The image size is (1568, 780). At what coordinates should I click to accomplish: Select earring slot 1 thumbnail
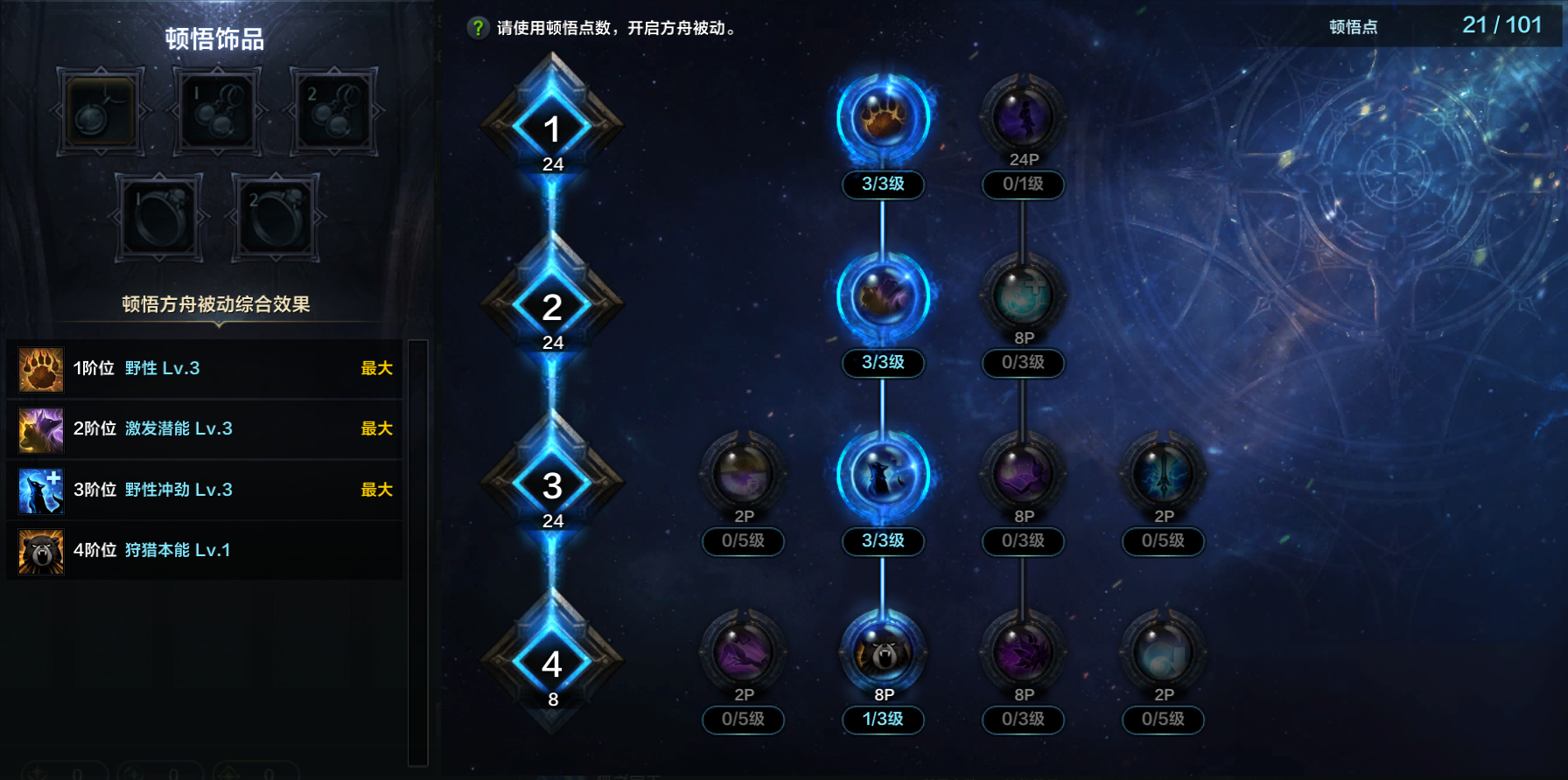pos(216,111)
